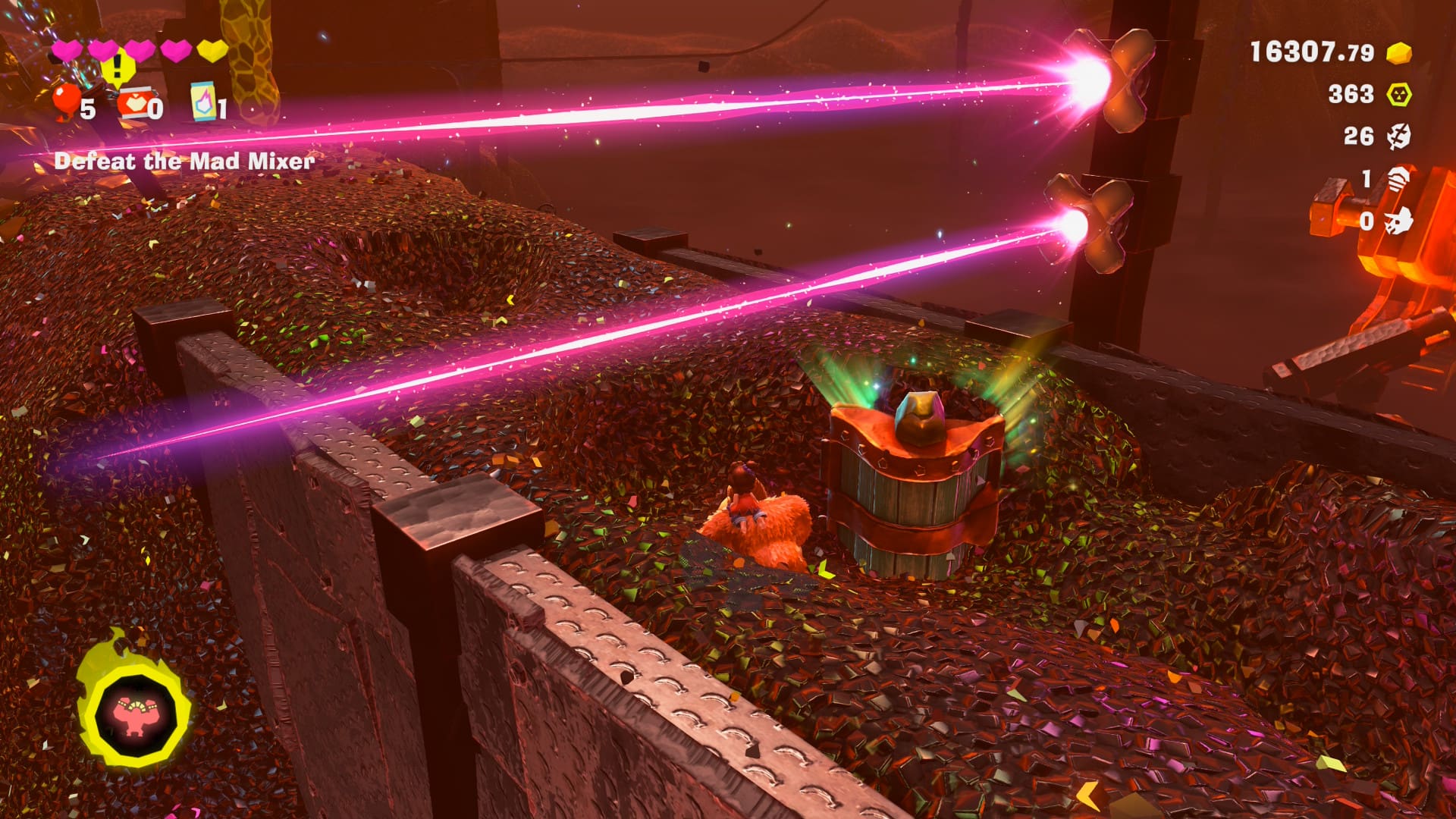This screenshot has height=819, width=1456.
Task: Click the hexagonal Banandium chip icon
Action: [1399, 94]
